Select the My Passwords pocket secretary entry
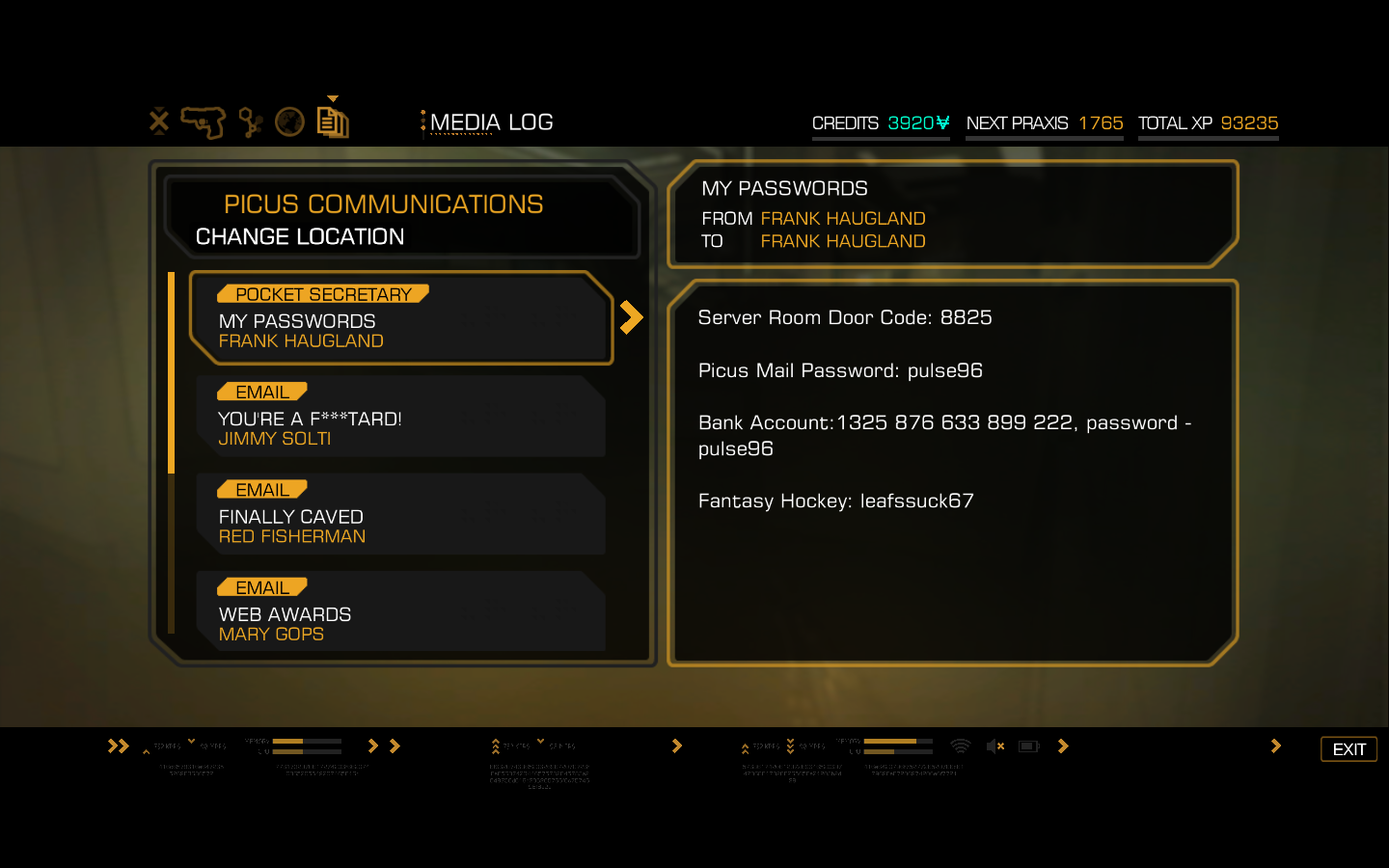The image size is (1389, 868). pos(401,318)
